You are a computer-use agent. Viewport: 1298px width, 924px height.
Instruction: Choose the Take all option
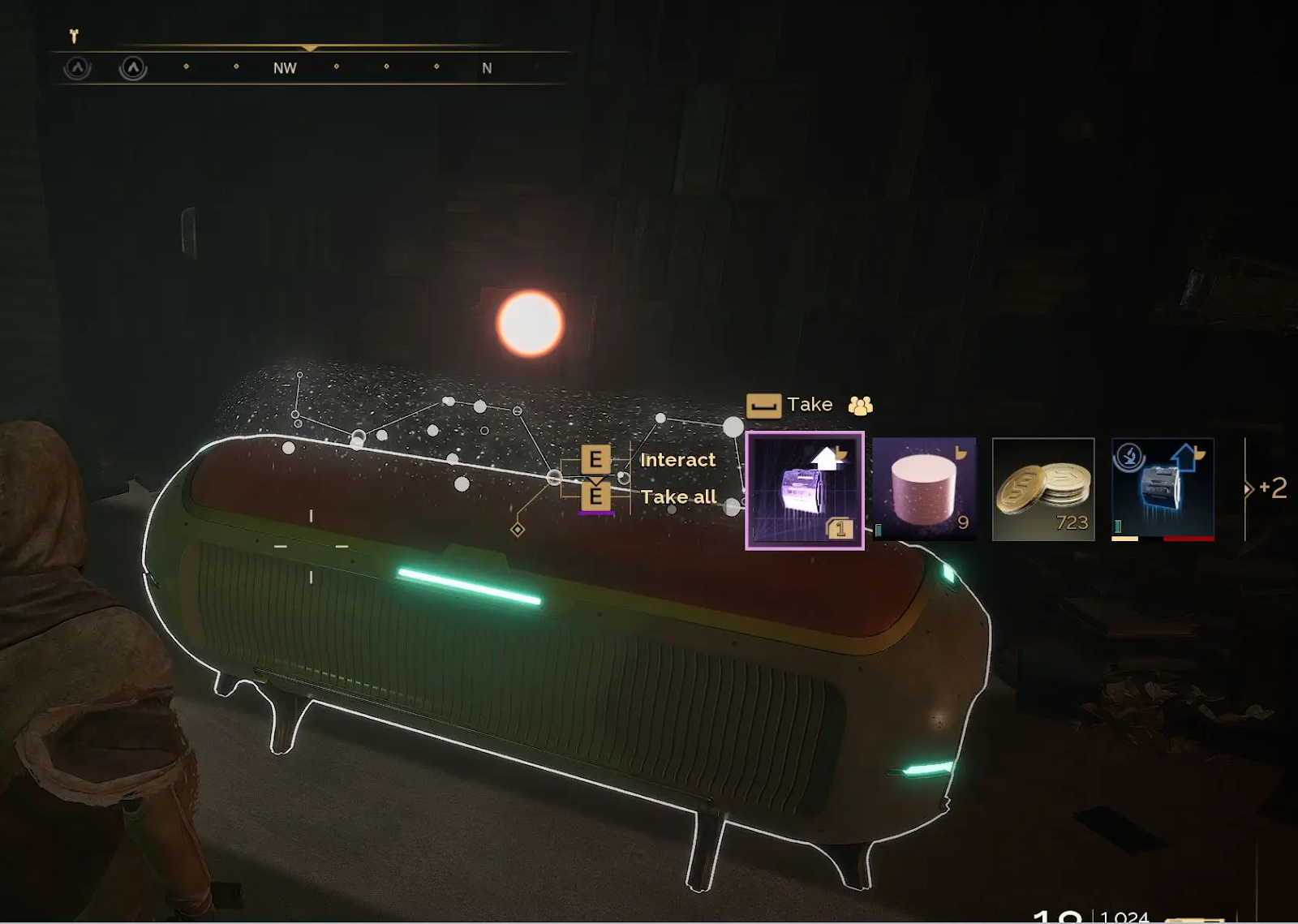(678, 497)
